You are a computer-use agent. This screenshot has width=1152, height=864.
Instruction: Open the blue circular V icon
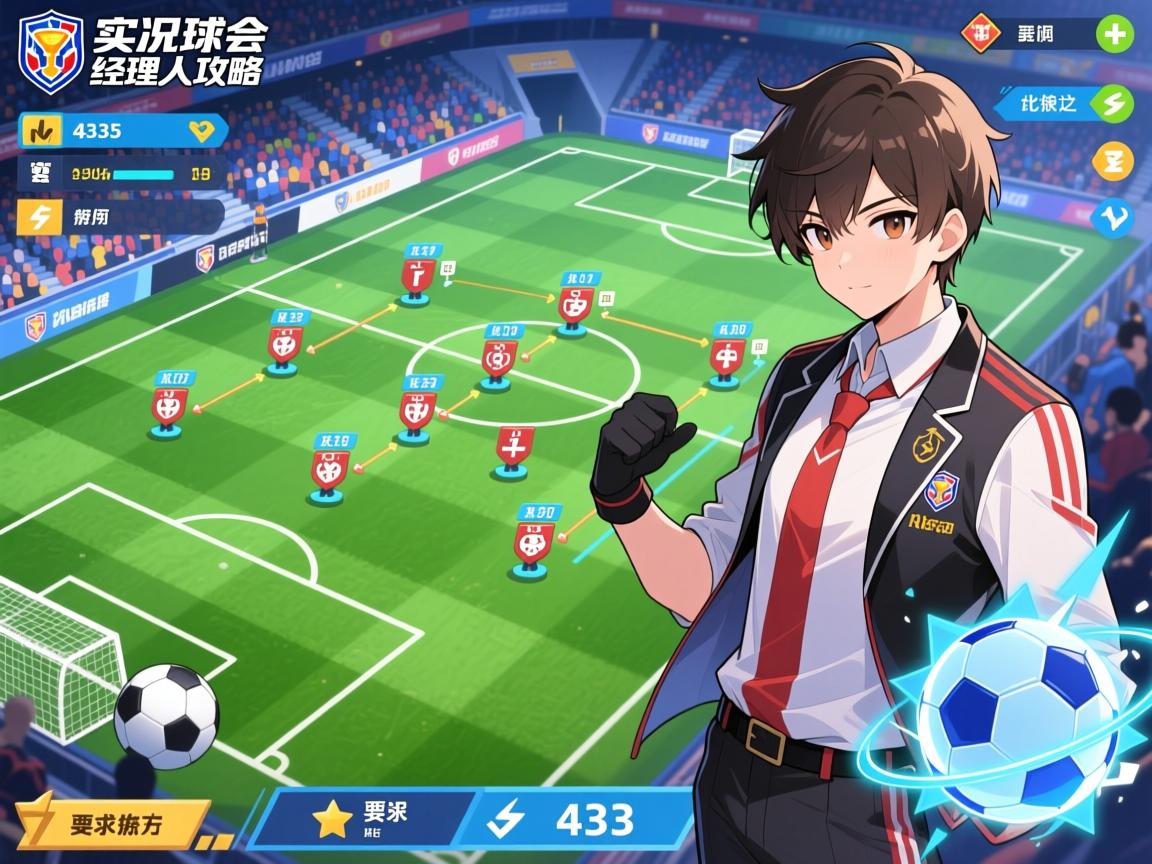point(1113,217)
